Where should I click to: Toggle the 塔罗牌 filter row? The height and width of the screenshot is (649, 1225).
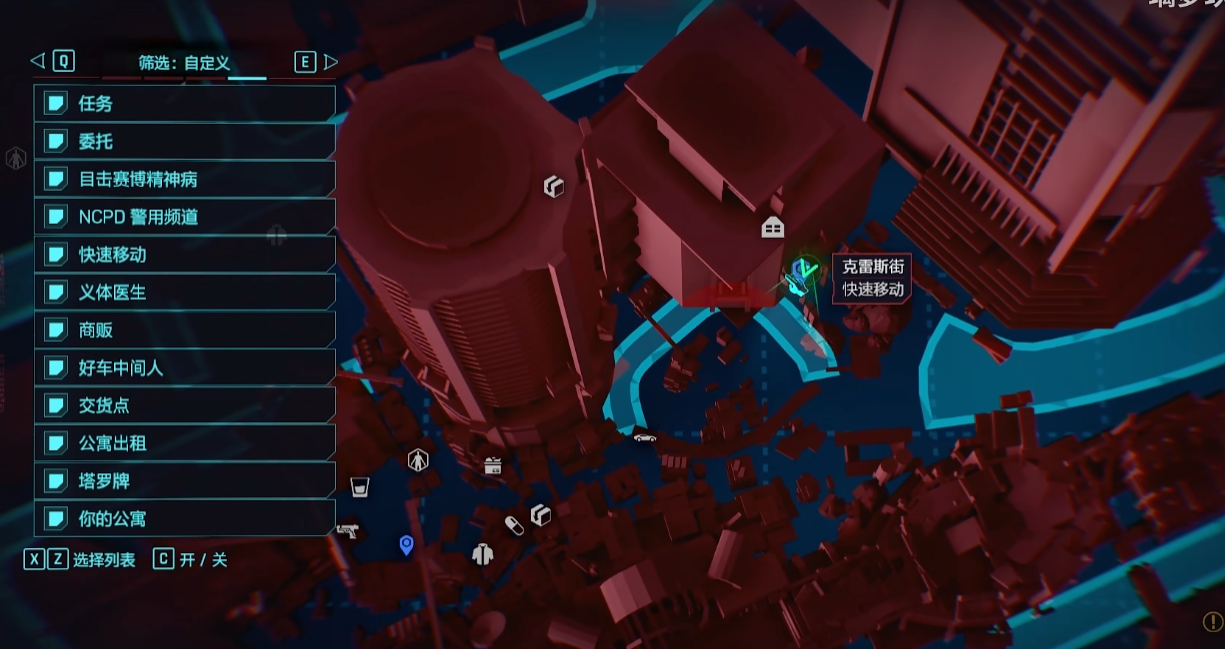pyautogui.click(x=185, y=481)
